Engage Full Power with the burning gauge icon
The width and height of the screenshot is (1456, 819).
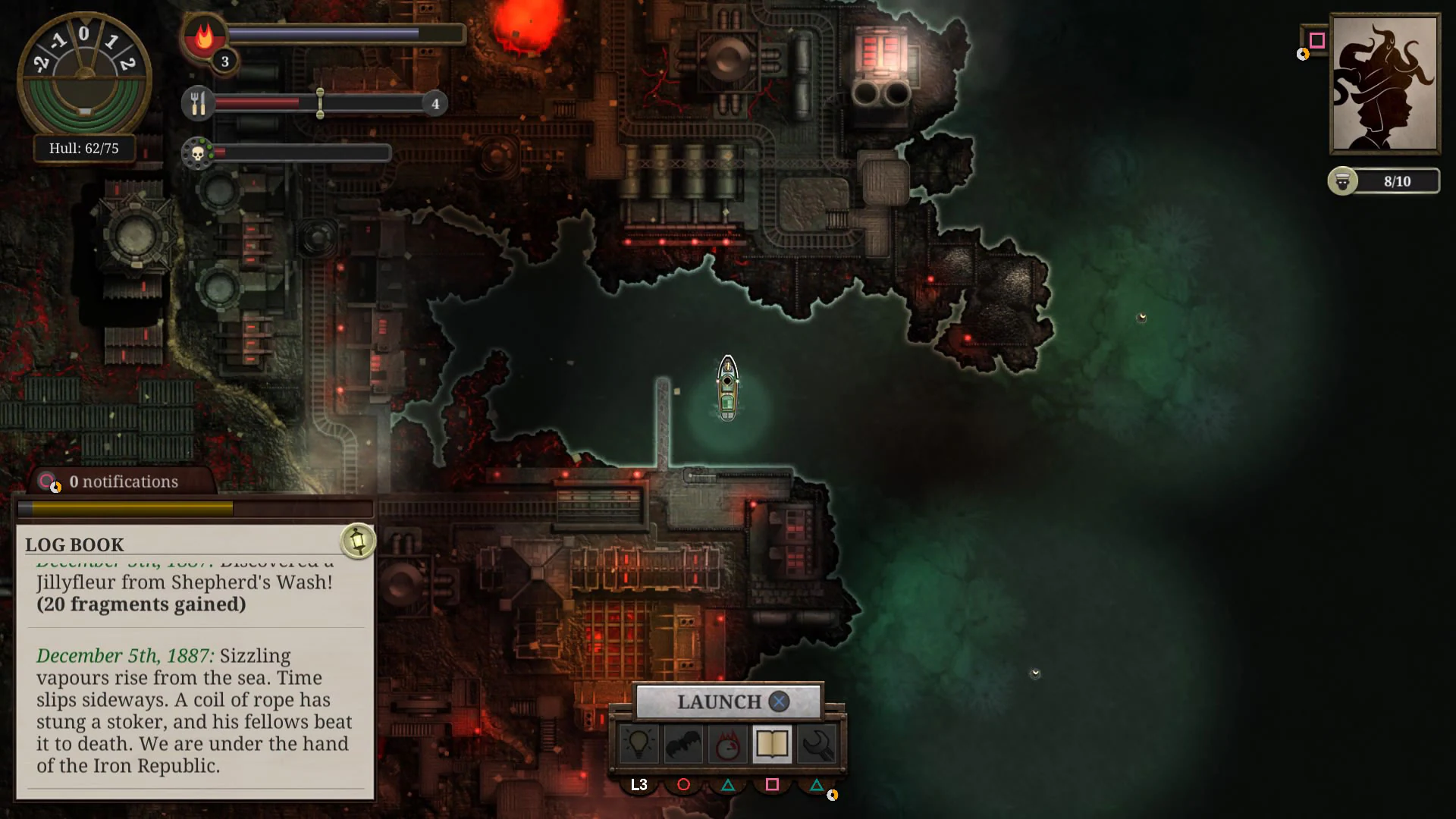[x=727, y=744]
